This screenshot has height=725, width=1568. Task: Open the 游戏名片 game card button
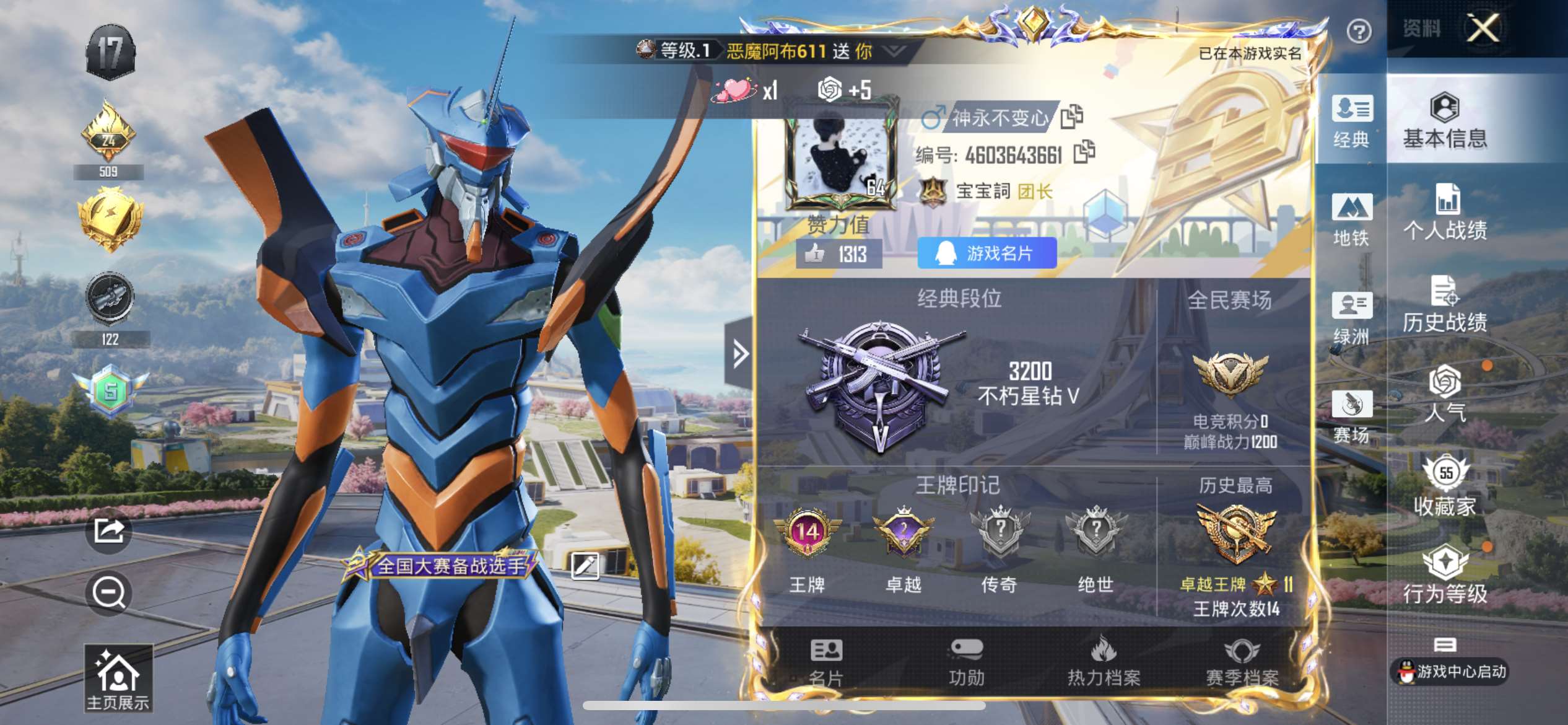click(987, 253)
